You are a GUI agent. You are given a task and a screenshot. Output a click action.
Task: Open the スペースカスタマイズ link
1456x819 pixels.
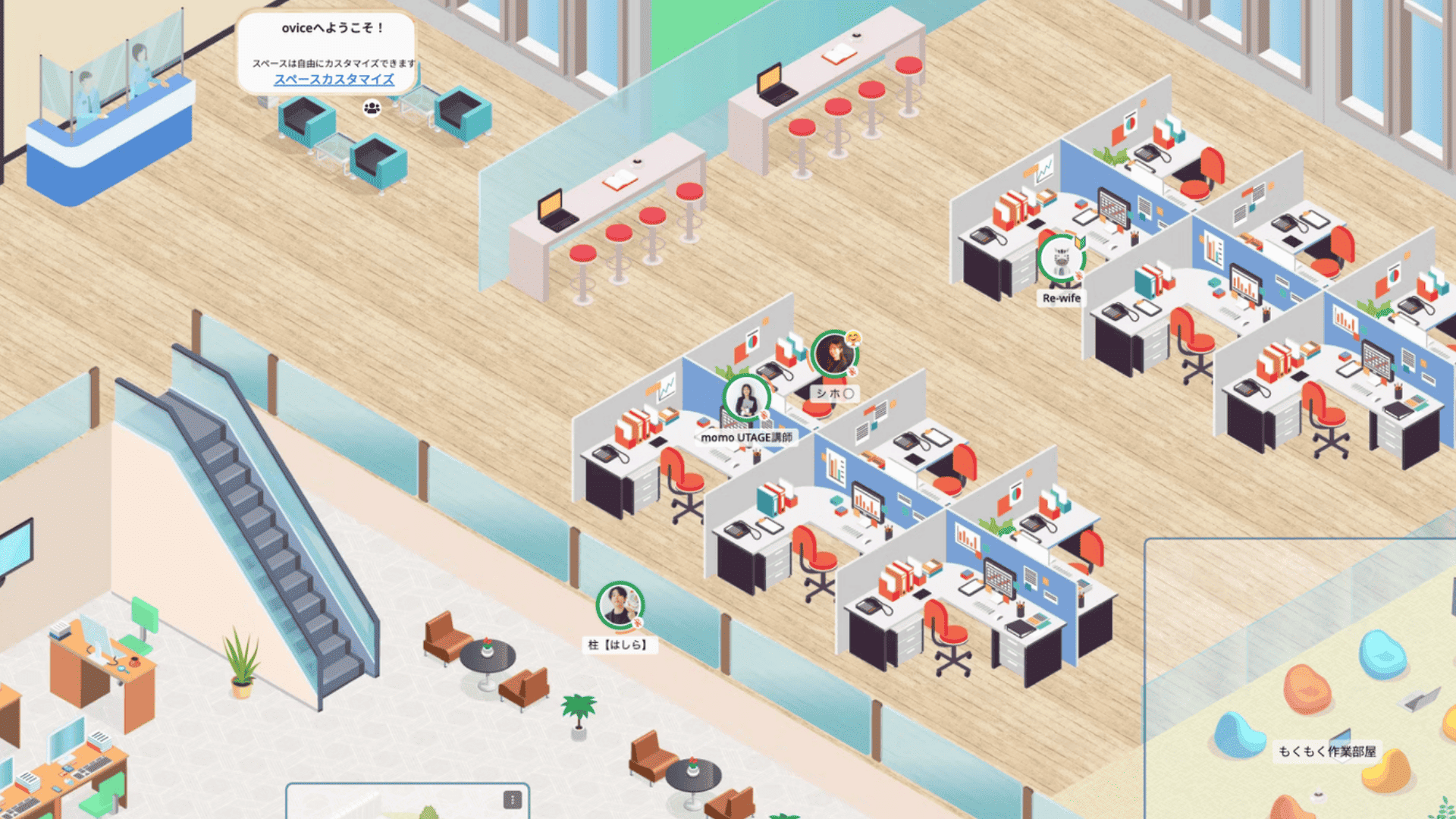tap(334, 80)
